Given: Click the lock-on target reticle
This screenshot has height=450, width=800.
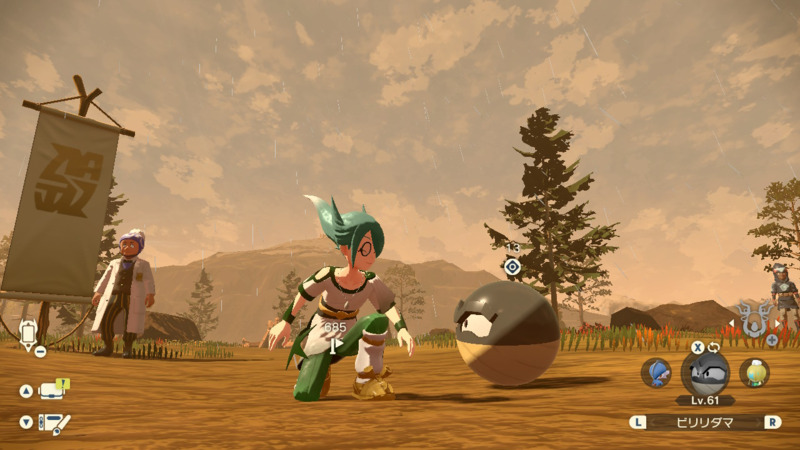Looking at the screenshot, I should coord(512,266).
